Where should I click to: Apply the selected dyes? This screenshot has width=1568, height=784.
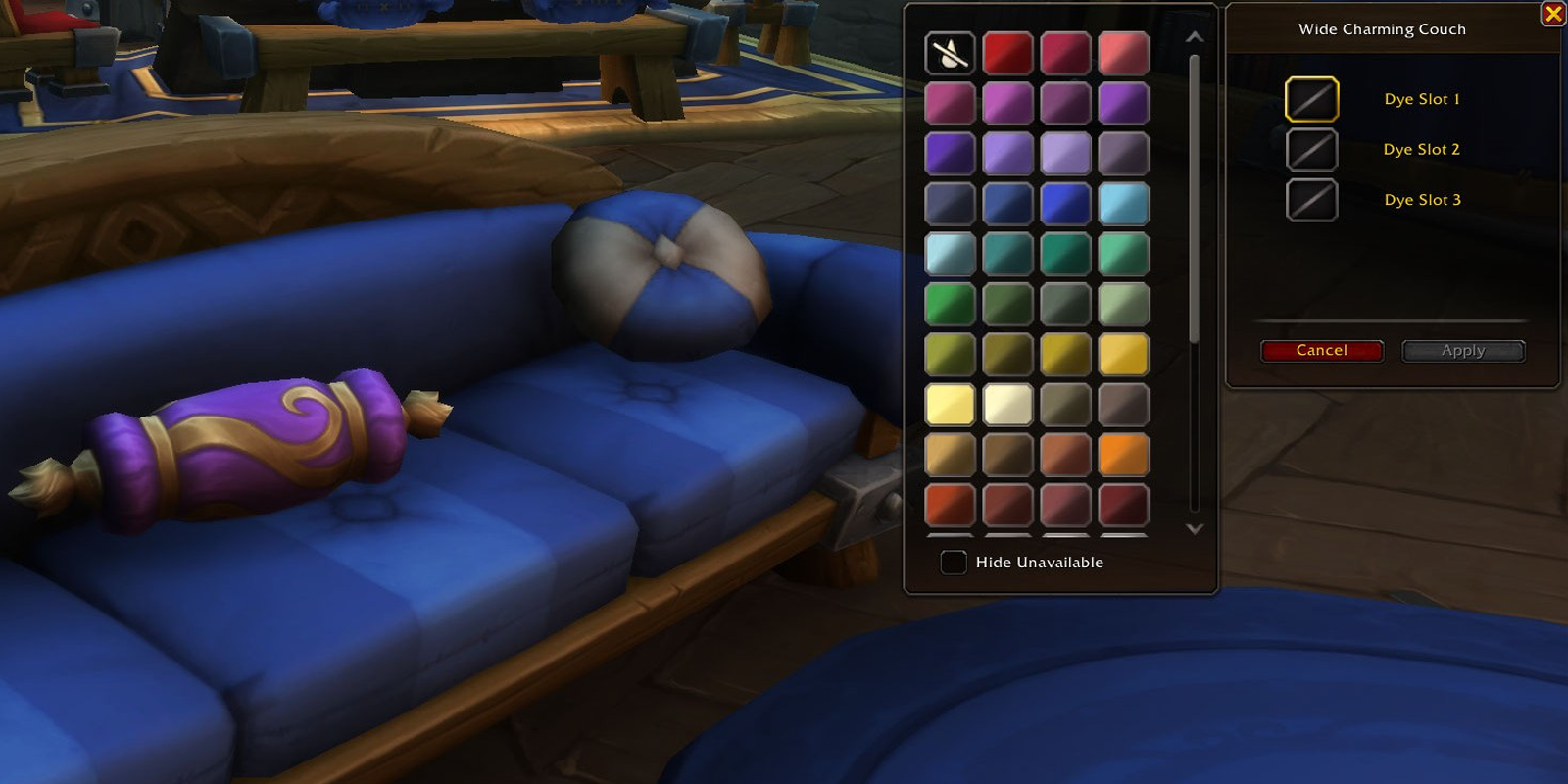(1463, 350)
